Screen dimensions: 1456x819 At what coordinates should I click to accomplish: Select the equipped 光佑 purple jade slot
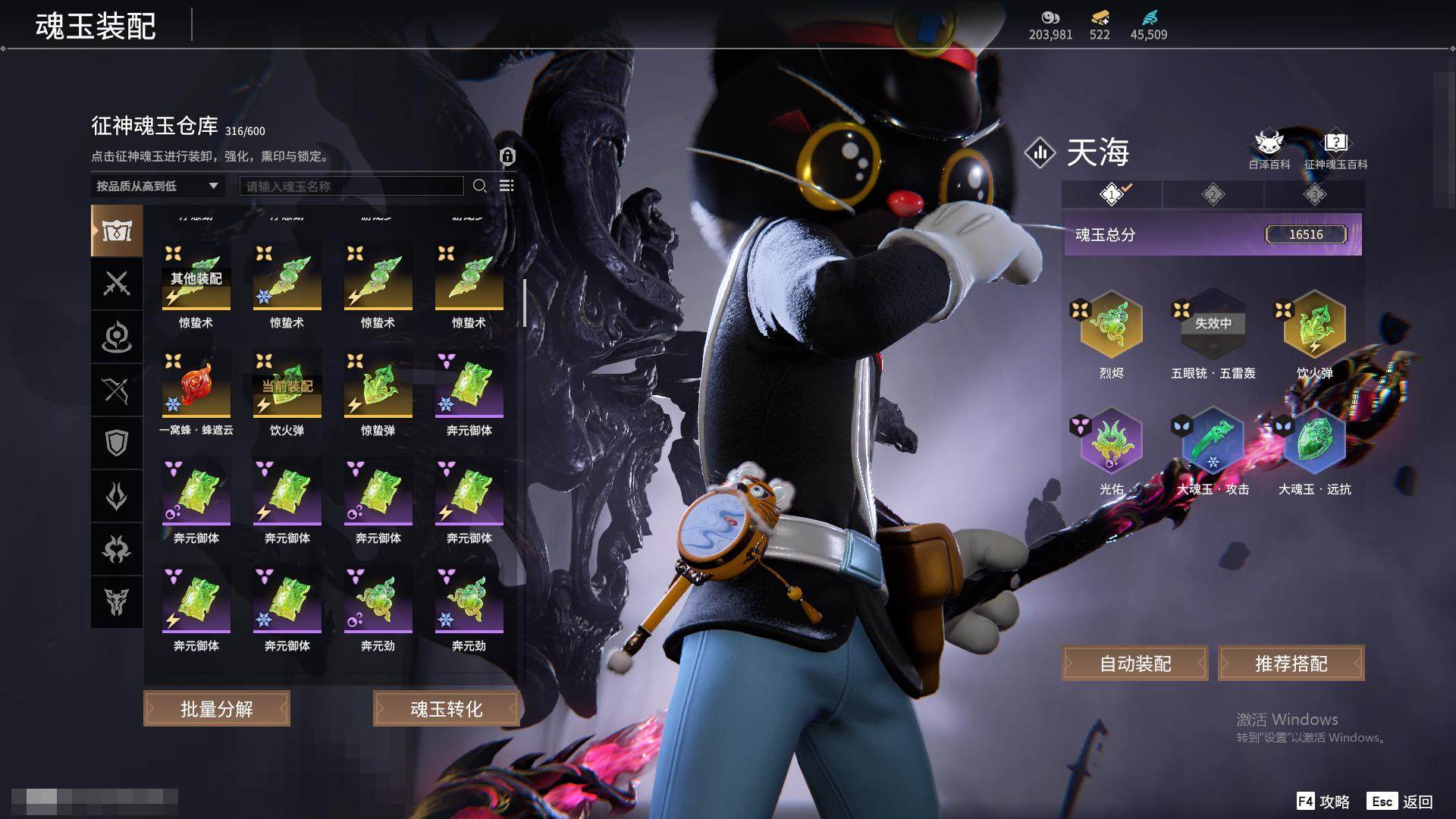point(1111,443)
